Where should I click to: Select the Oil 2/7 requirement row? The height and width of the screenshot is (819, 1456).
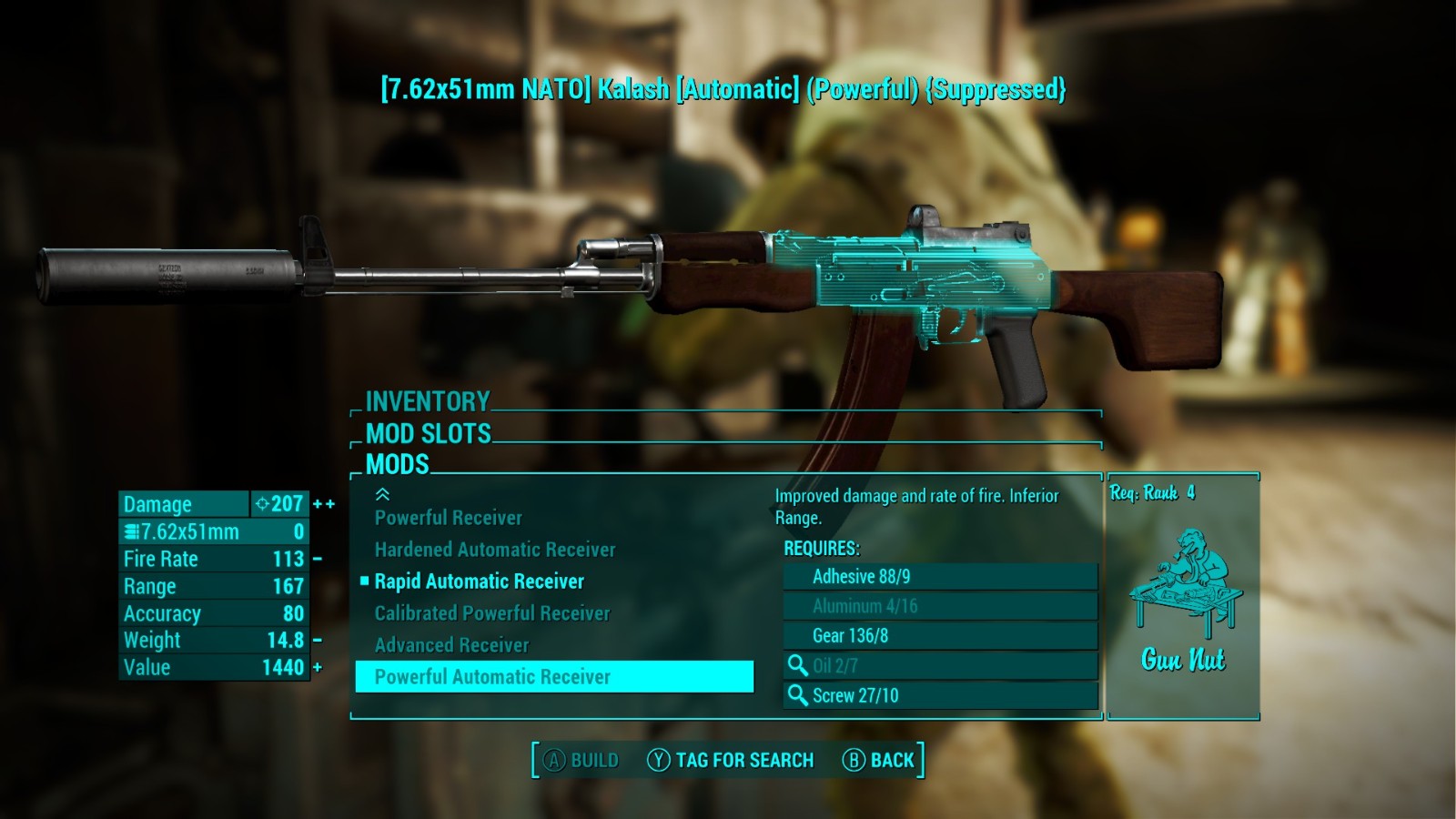pos(940,666)
